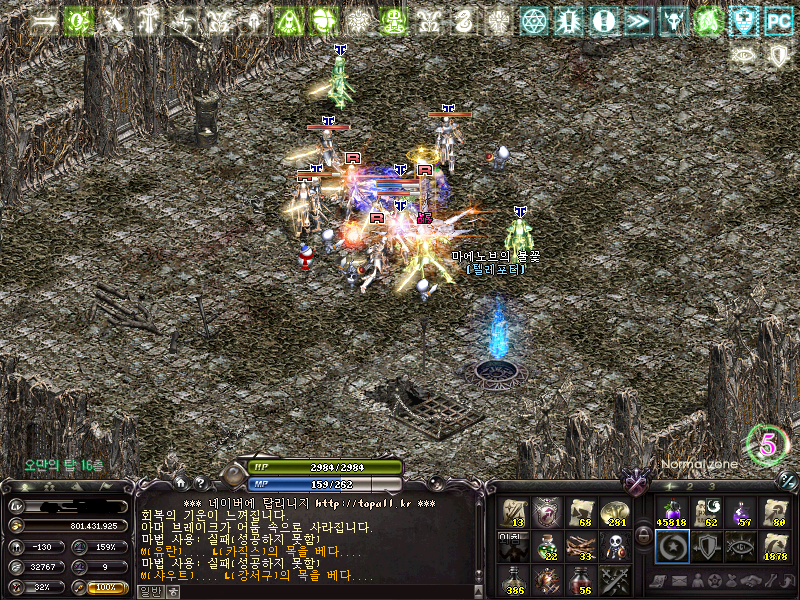Viewport: 800px width, 600px height.
Task: Click the home icon above the chat
Action: (179, 483)
